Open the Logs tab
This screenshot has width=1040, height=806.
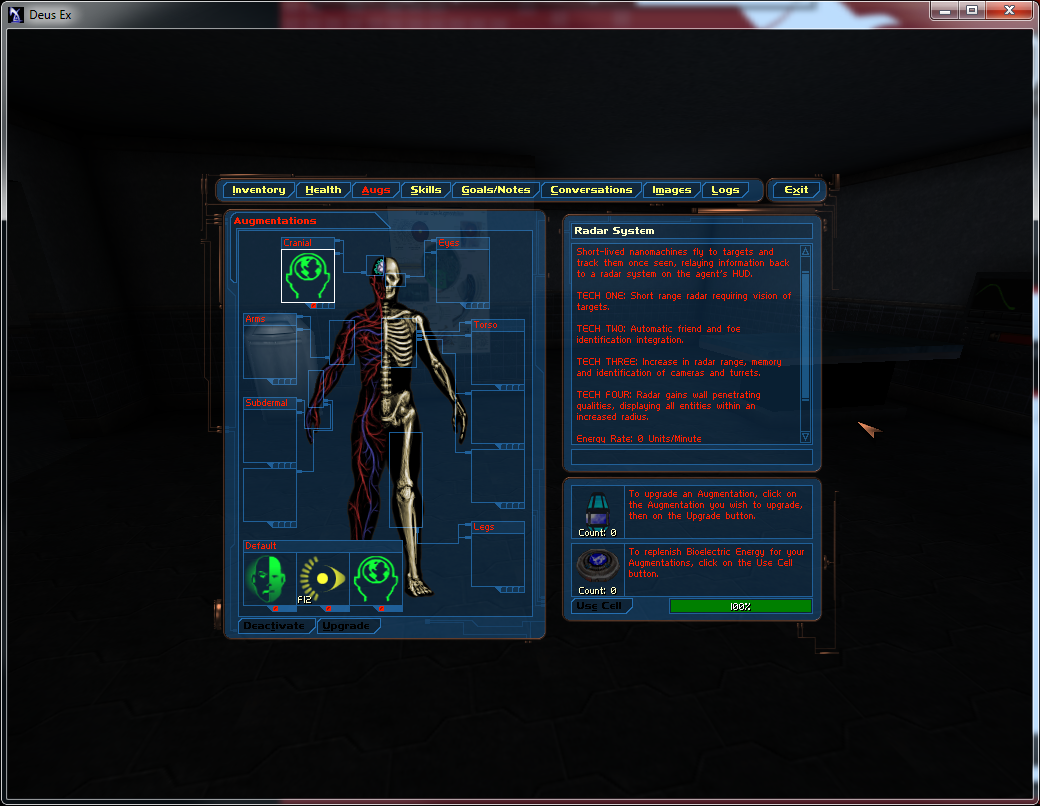[x=725, y=190]
